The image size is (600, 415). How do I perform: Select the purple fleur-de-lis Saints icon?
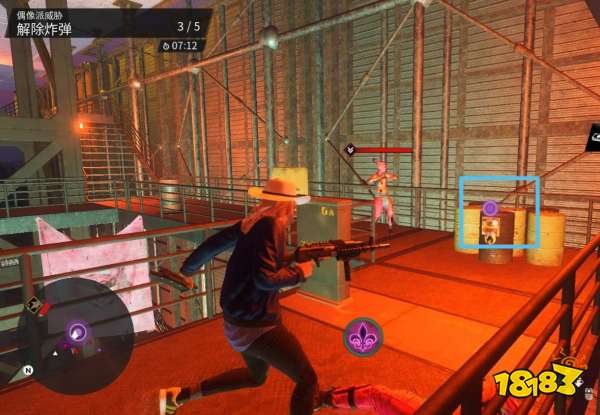[x=362, y=336]
